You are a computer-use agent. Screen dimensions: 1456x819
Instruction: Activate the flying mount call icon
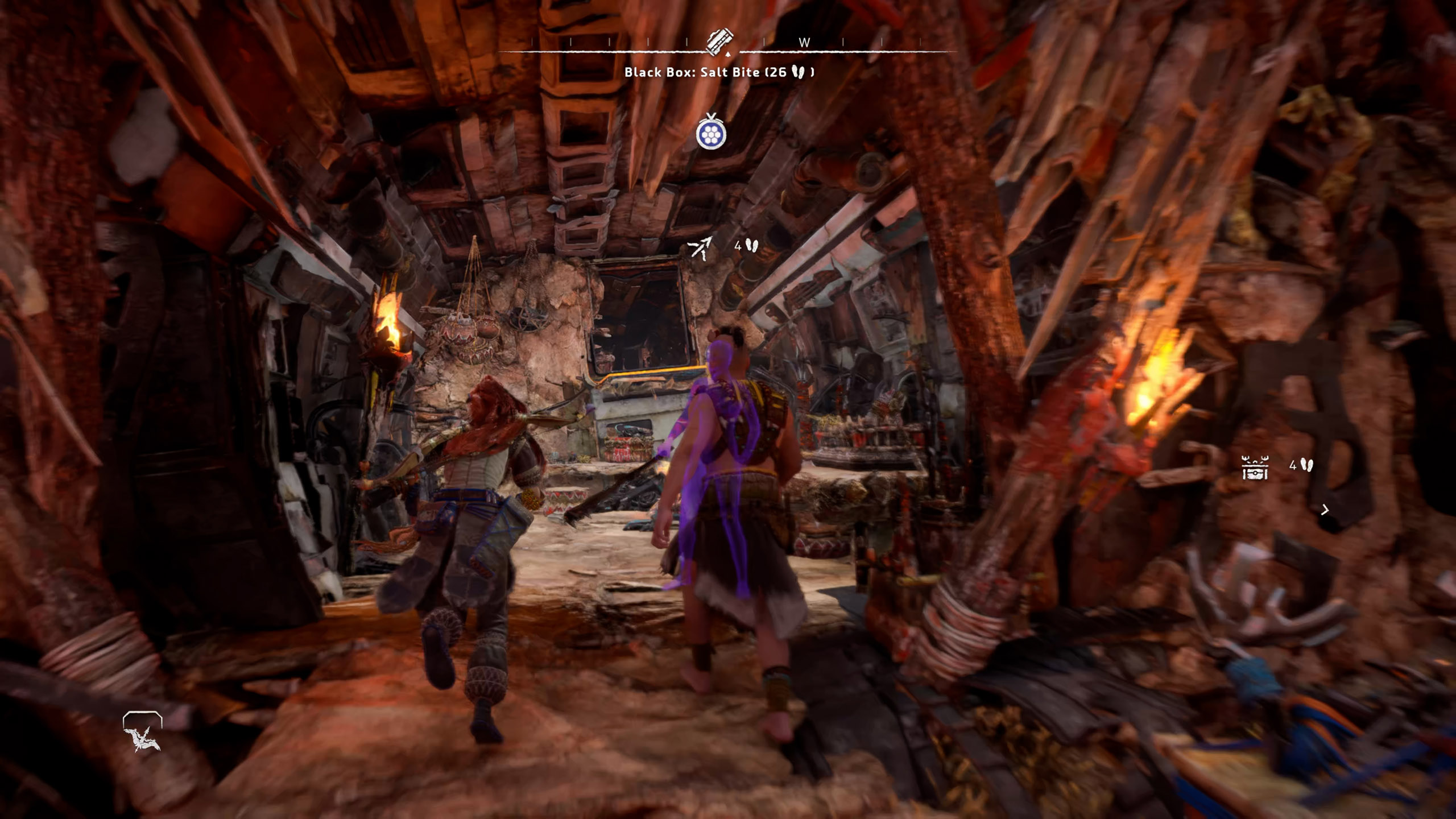(142, 734)
